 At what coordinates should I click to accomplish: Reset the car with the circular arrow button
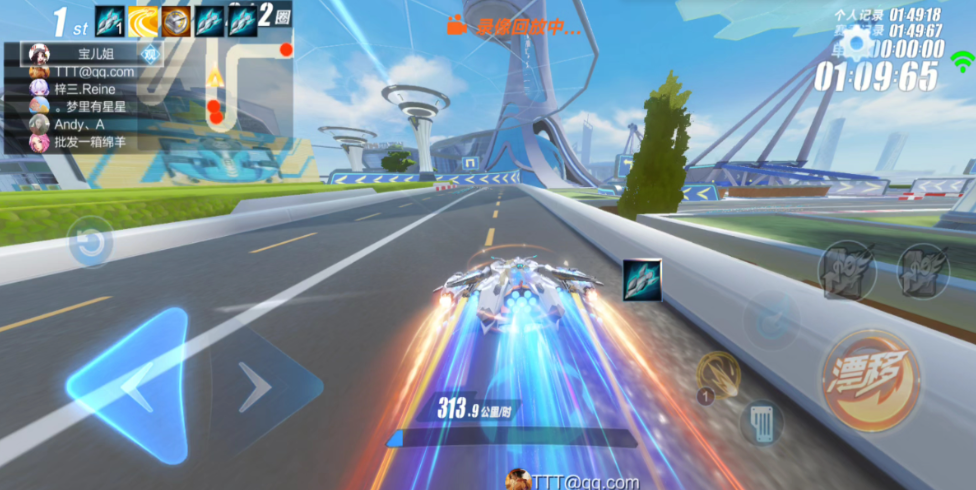click(x=90, y=244)
